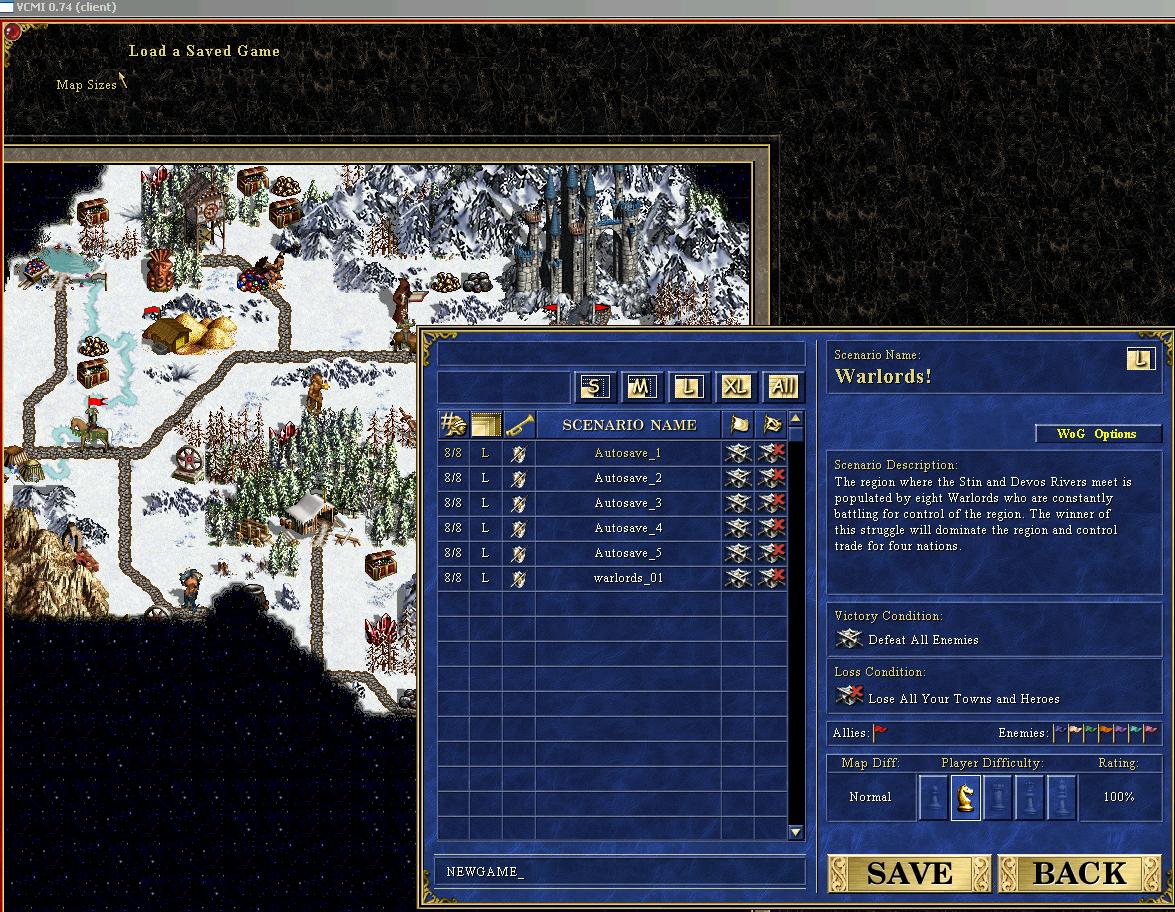Viewport: 1175px width, 912px height.
Task: Show only XL size maps
Action: tap(735, 387)
